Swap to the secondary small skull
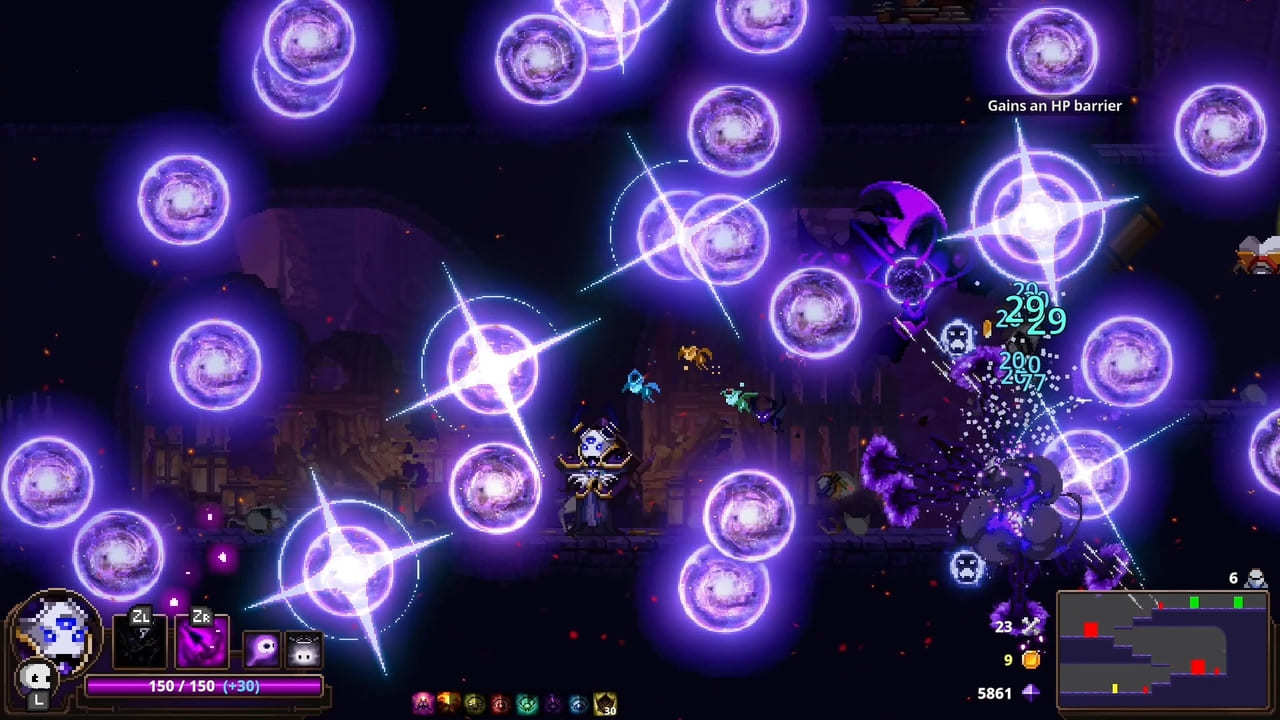The image size is (1280, 720). pyautogui.click(x=38, y=679)
